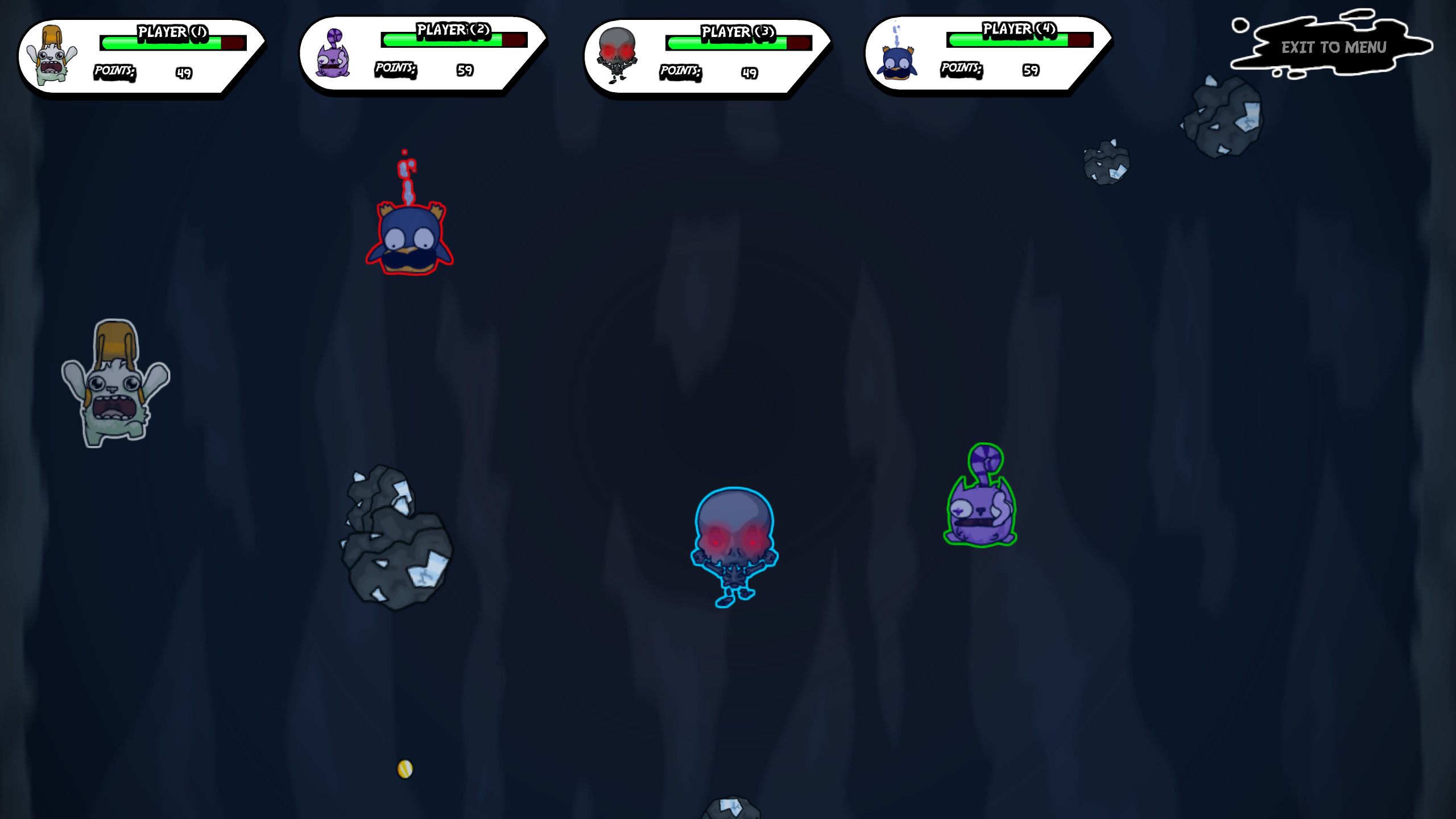Click the Points value 59 for Player 2

(x=465, y=71)
